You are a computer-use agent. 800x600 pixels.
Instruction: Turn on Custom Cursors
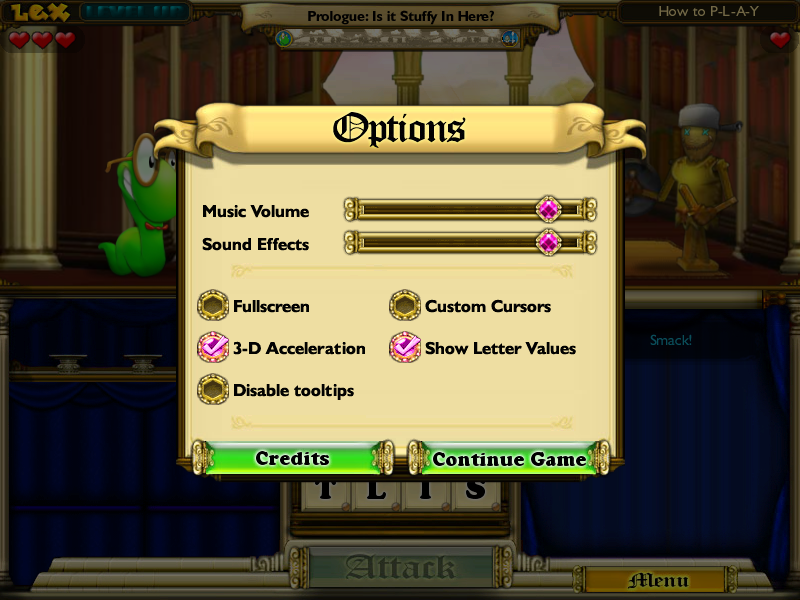pos(404,306)
